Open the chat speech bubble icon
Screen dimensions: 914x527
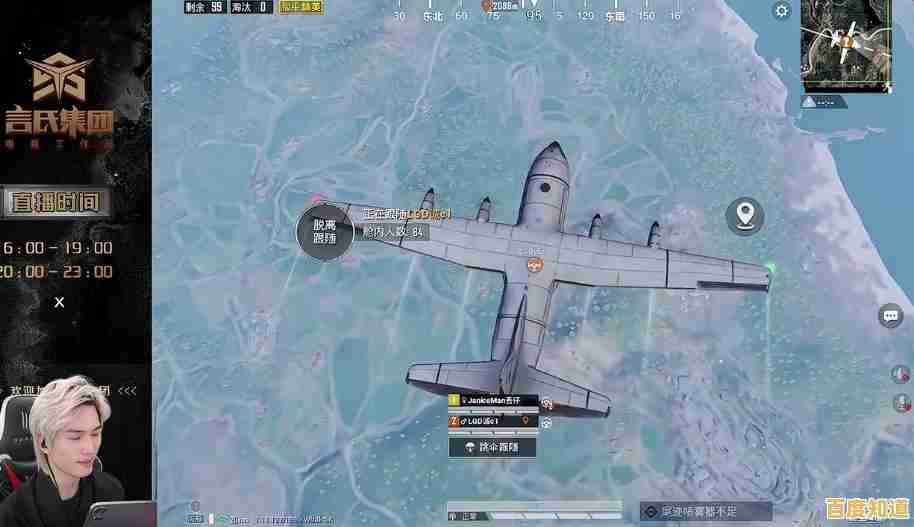coord(890,316)
